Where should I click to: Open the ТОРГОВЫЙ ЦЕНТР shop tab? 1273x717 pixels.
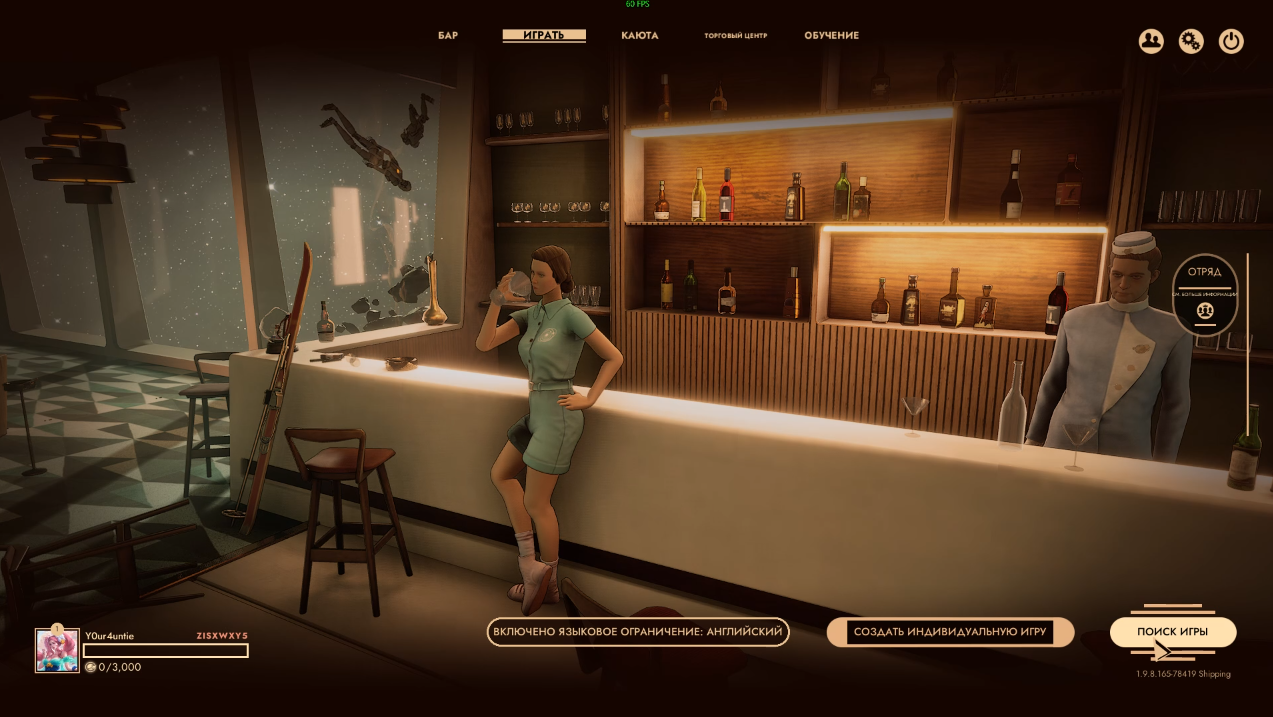[735, 36]
